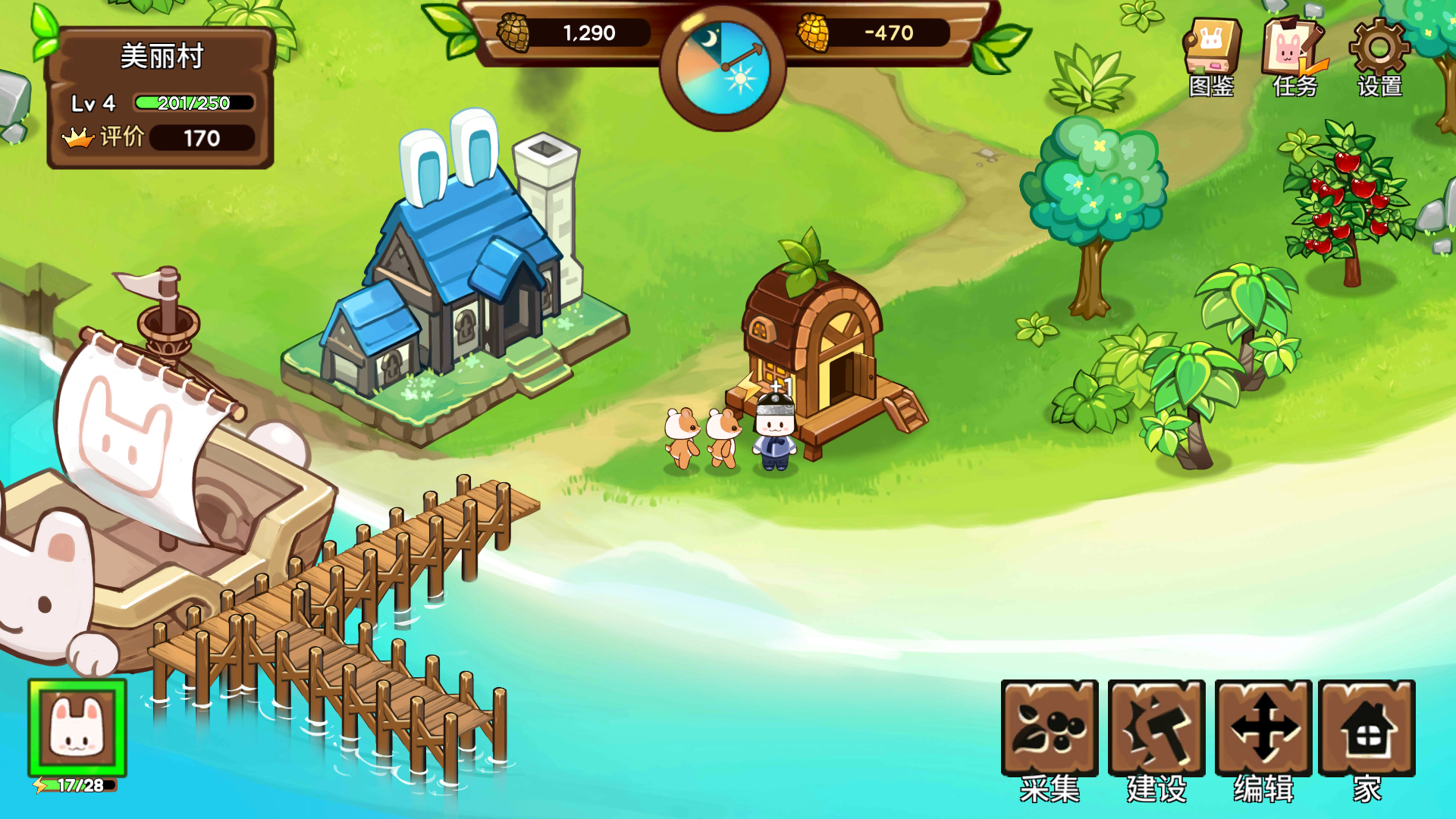The height and width of the screenshot is (819, 1456).
Task: Go to 家 home button
Action: click(1367, 730)
